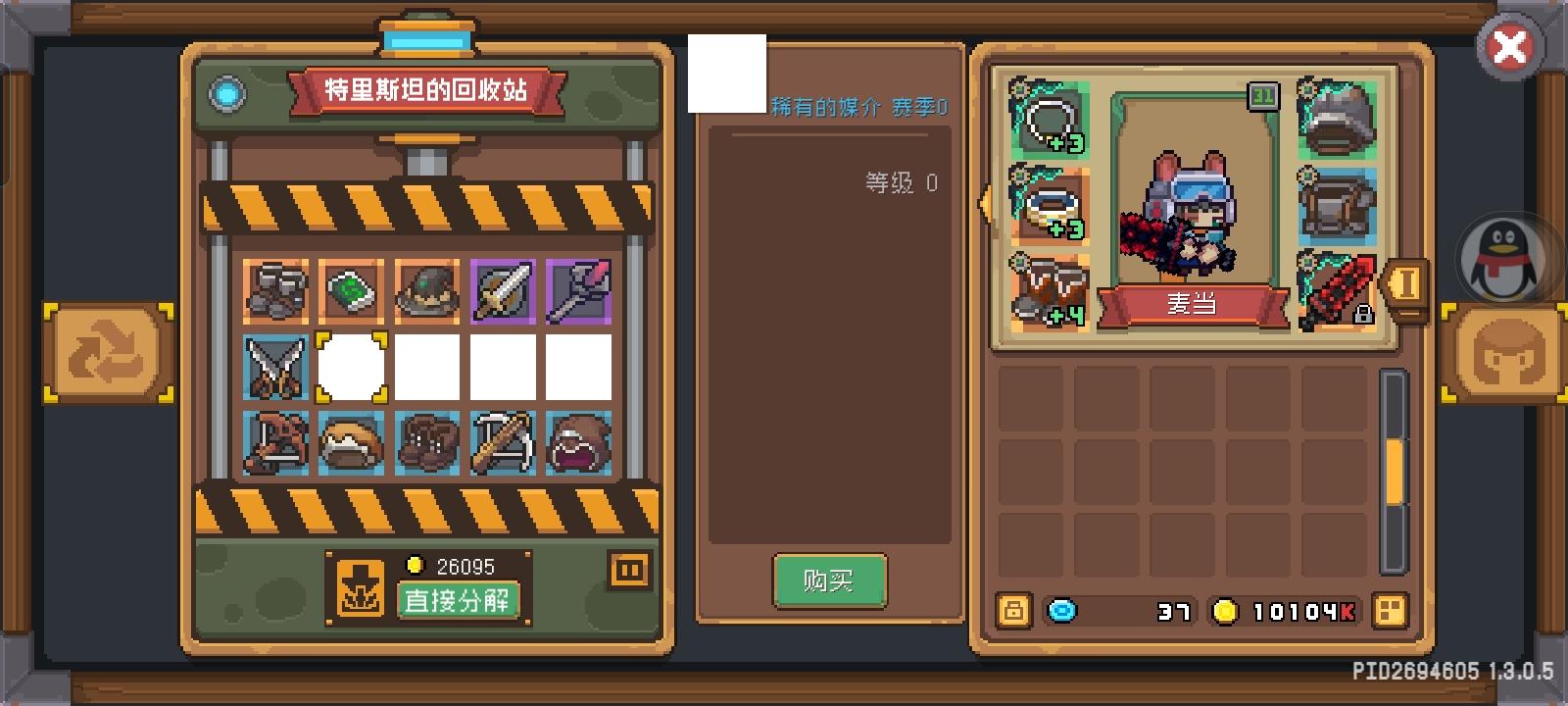Click the 直接分解 button

[461, 601]
